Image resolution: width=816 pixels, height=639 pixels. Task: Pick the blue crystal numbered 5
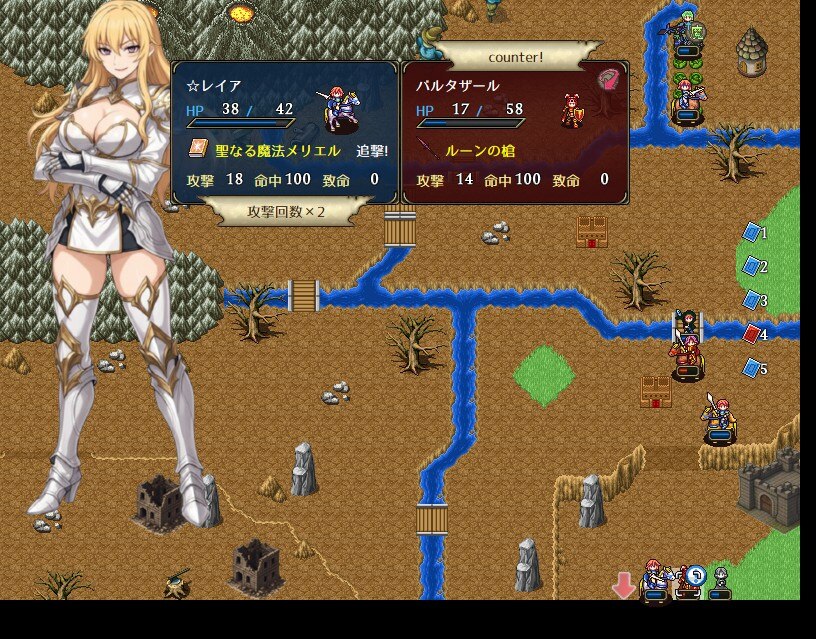coord(752,368)
